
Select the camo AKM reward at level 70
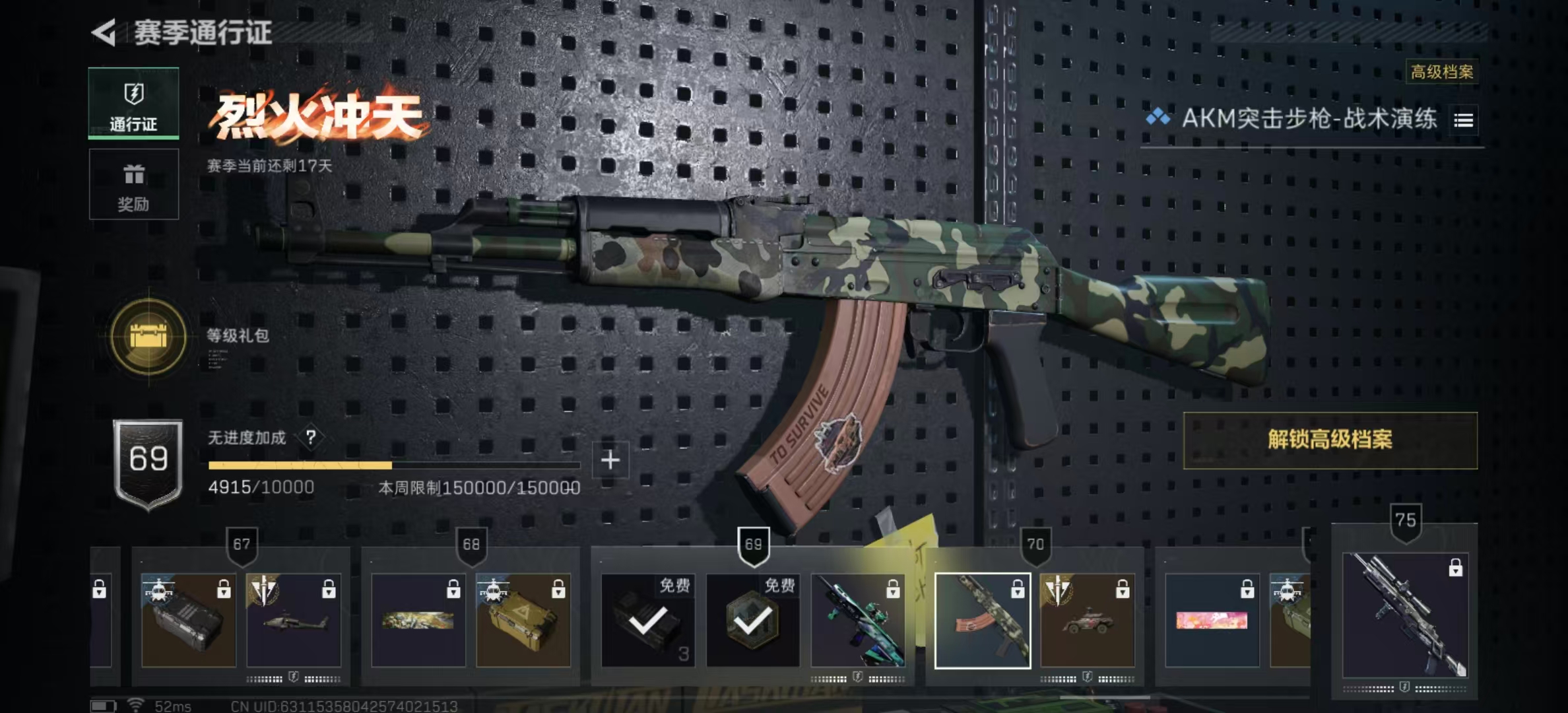pyautogui.click(x=983, y=621)
